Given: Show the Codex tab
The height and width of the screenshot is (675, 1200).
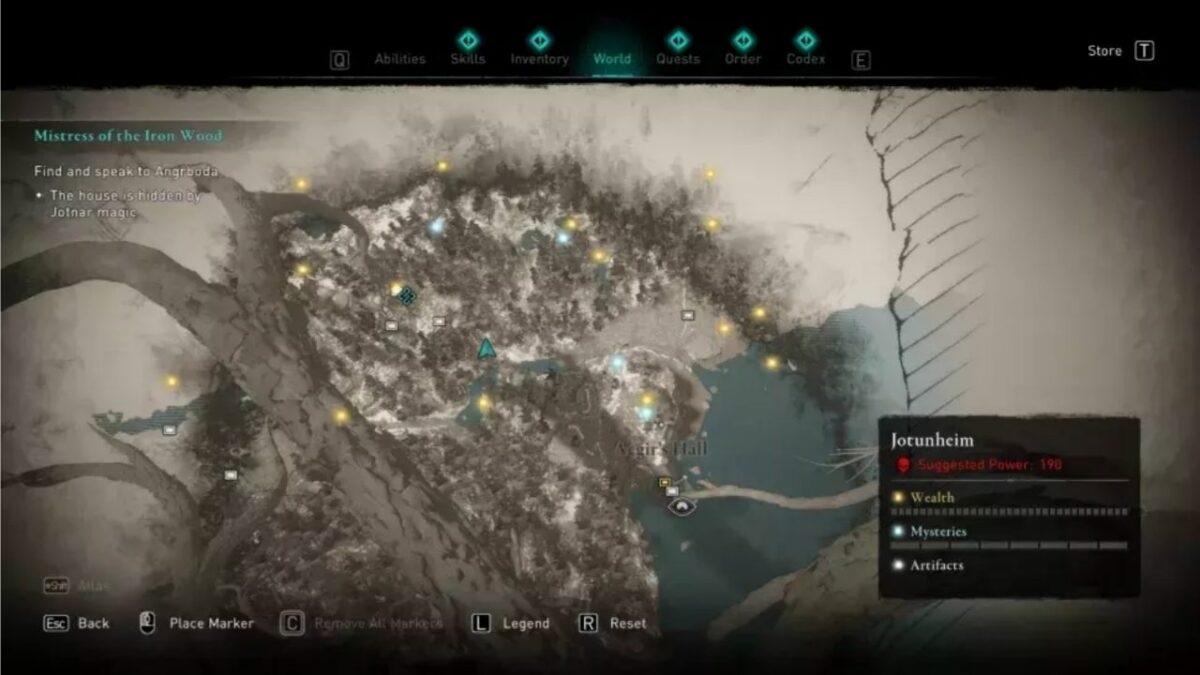Looking at the screenshot, I should (x=806, y=58).
